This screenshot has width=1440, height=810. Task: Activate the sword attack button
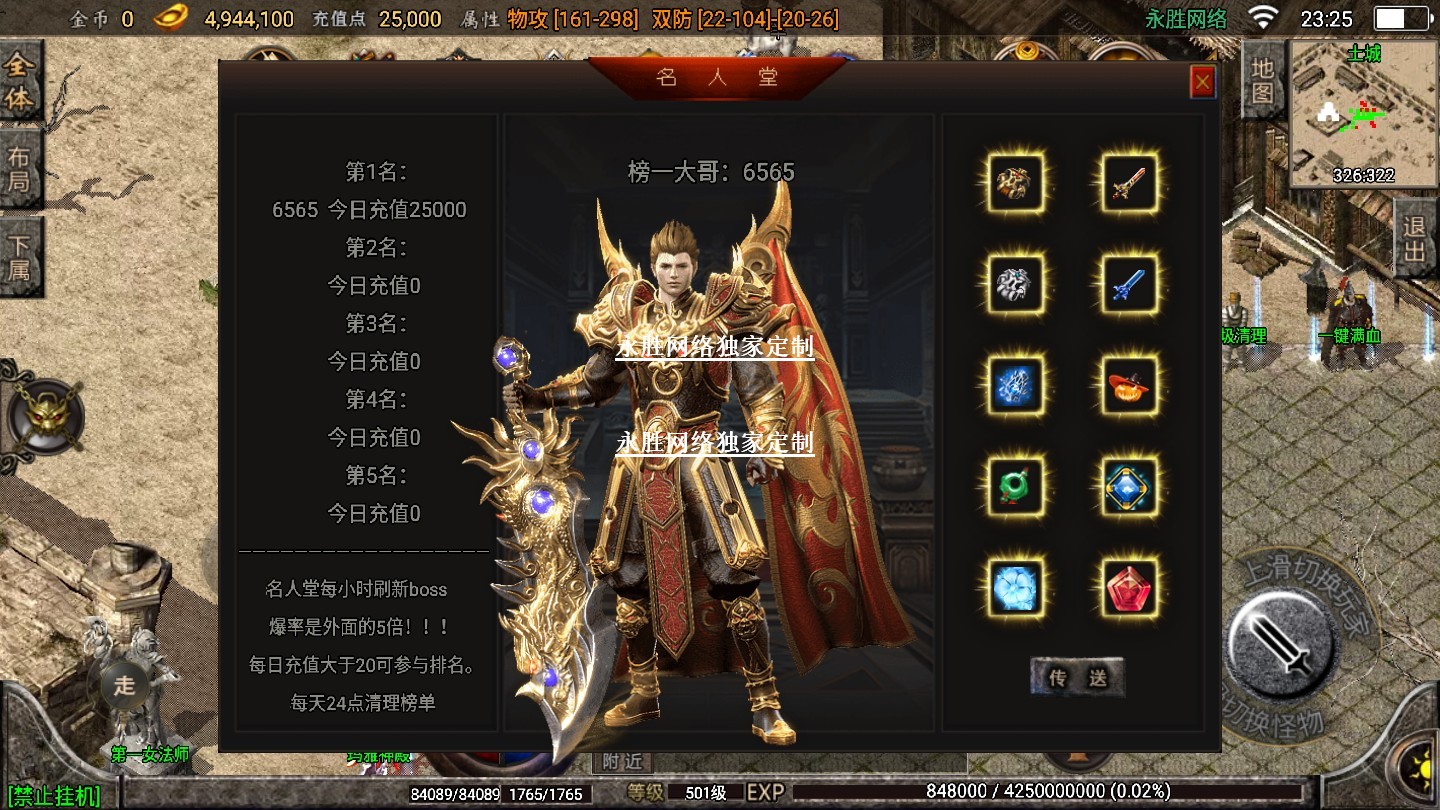click(x=1281, y=641)
